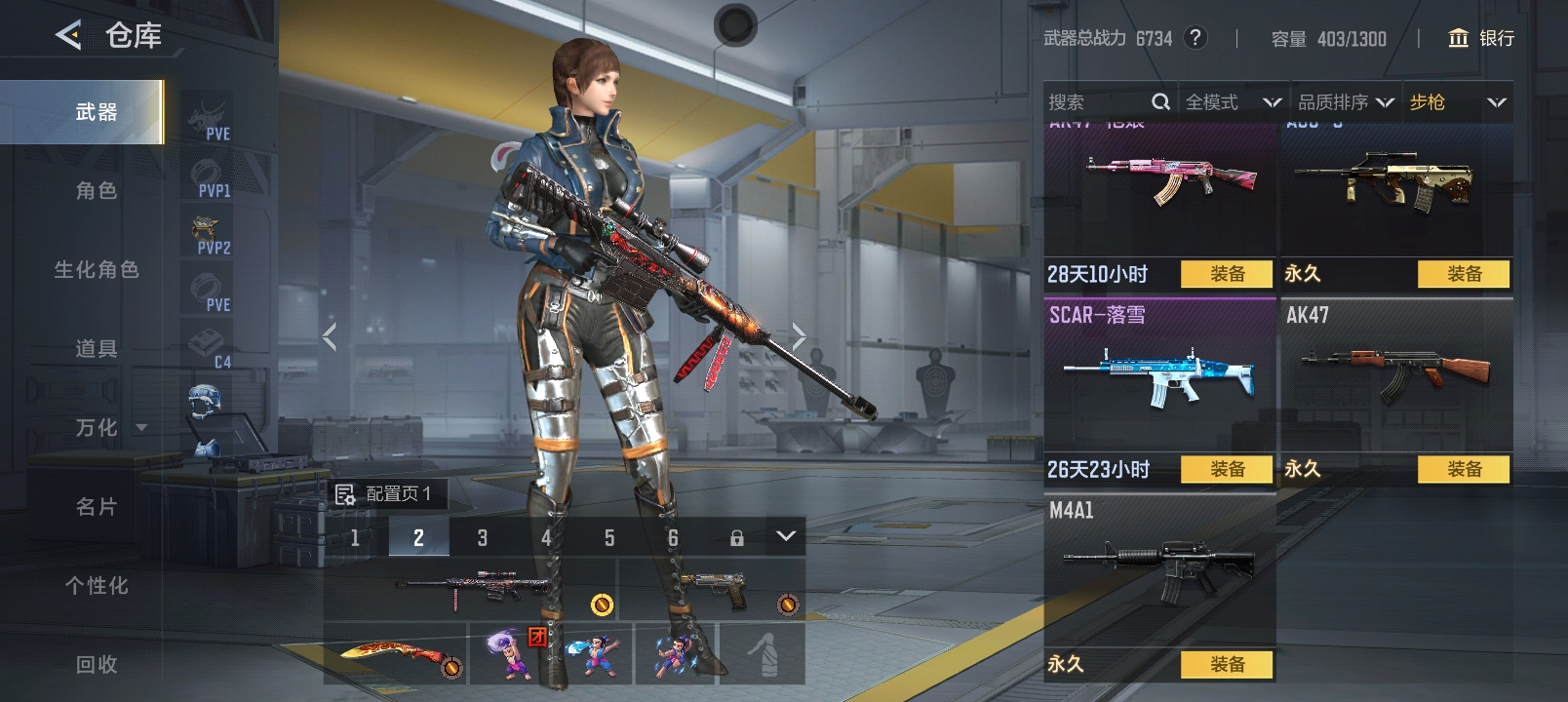This screenshot has height=702, width=1568.
Task: Open the 步枪 weapon type dropdown
Action: pos(1457,102)
